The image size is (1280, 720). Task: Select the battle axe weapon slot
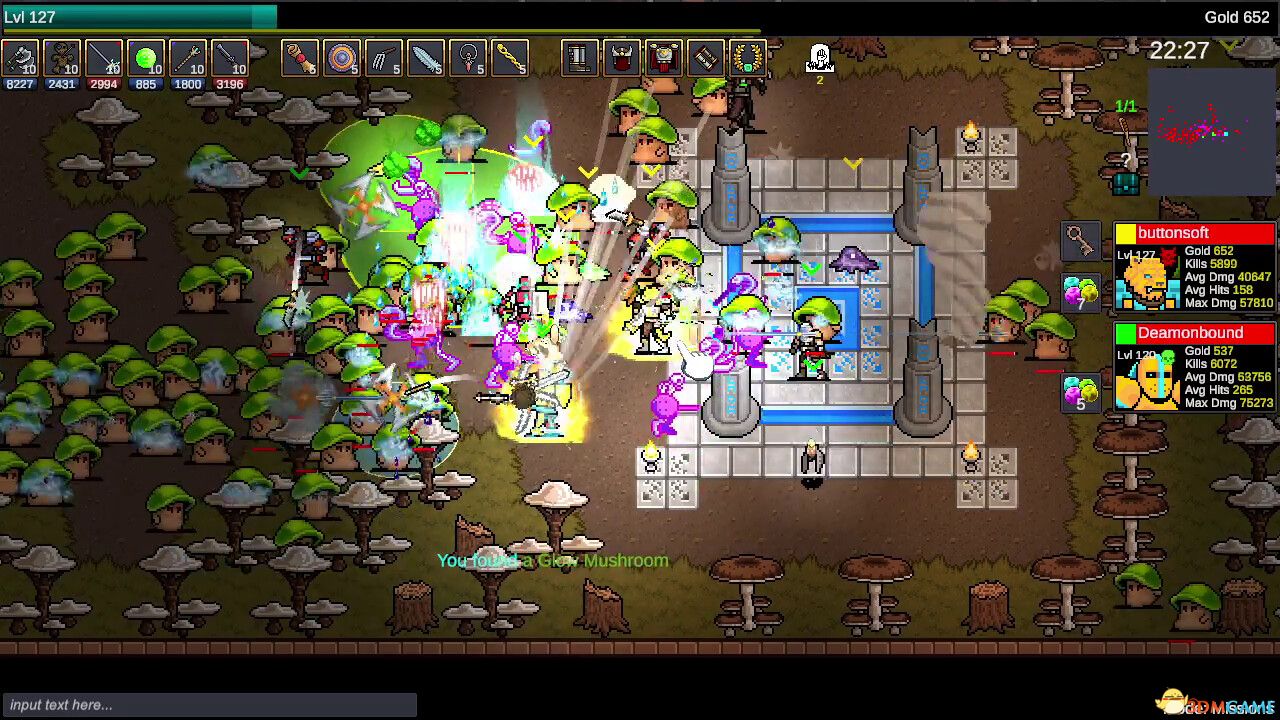pos(20,58)
